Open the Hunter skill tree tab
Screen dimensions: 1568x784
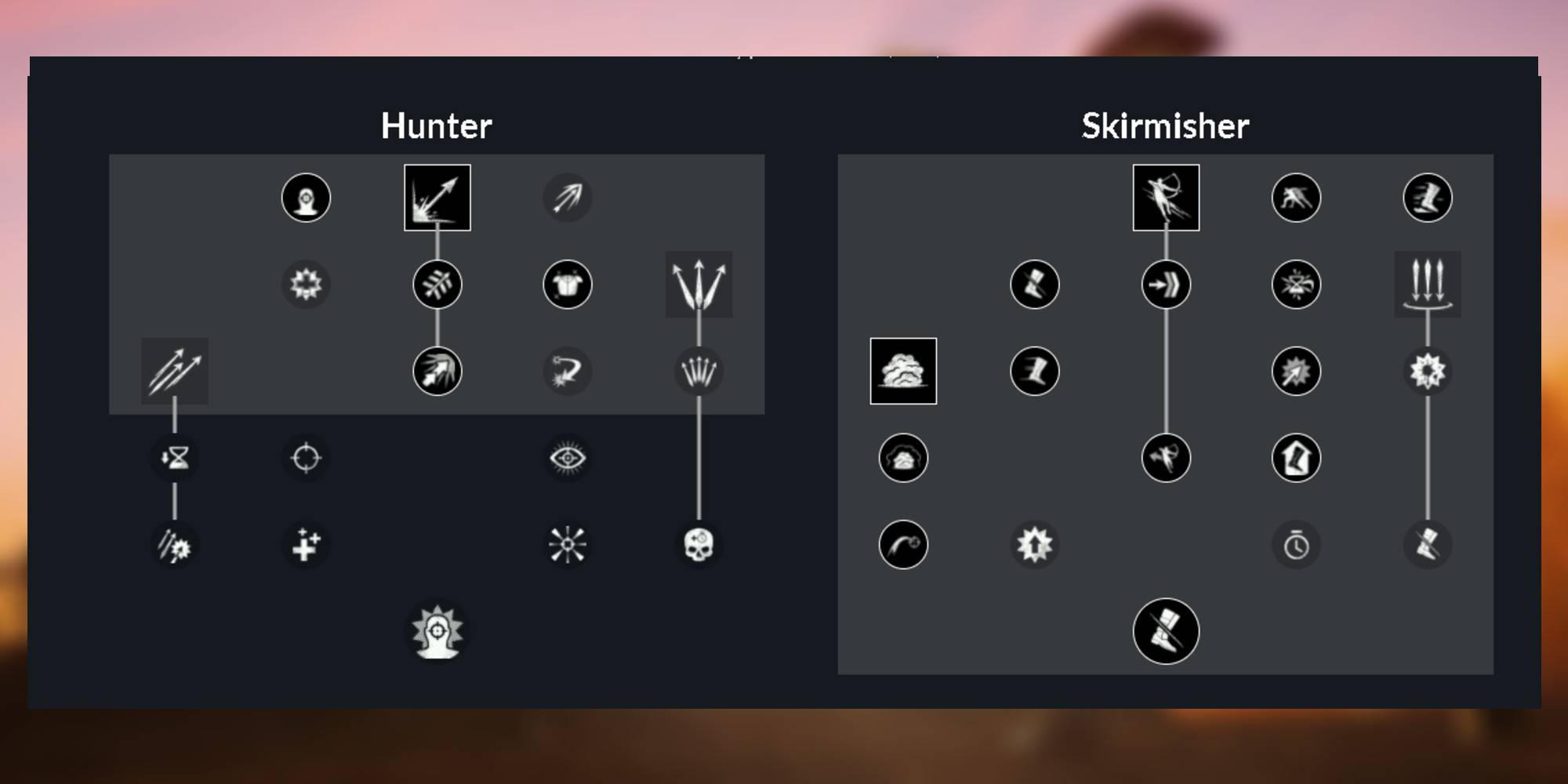(437, 125)
